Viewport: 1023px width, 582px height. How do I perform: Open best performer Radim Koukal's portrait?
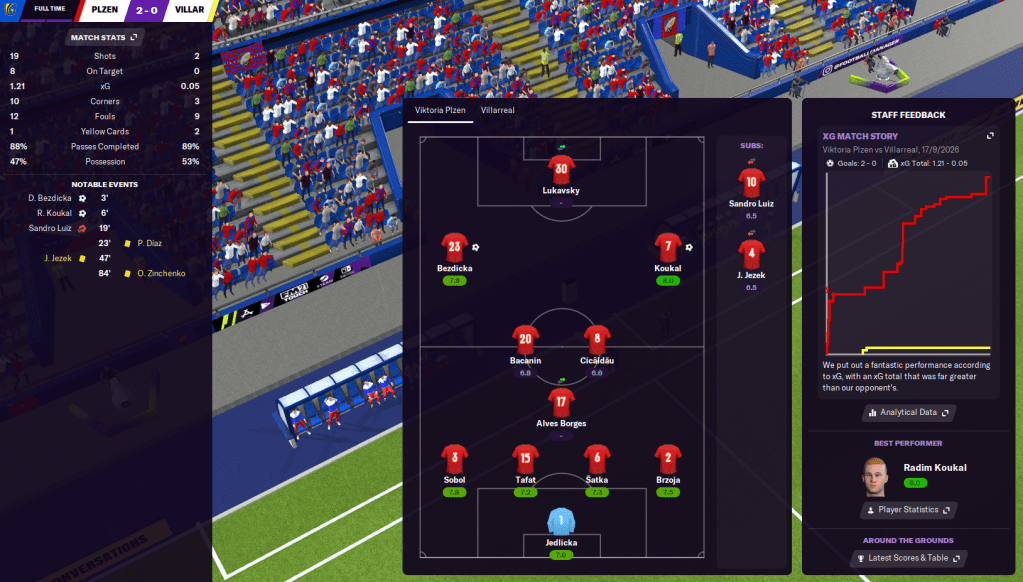tap(877, 478)
